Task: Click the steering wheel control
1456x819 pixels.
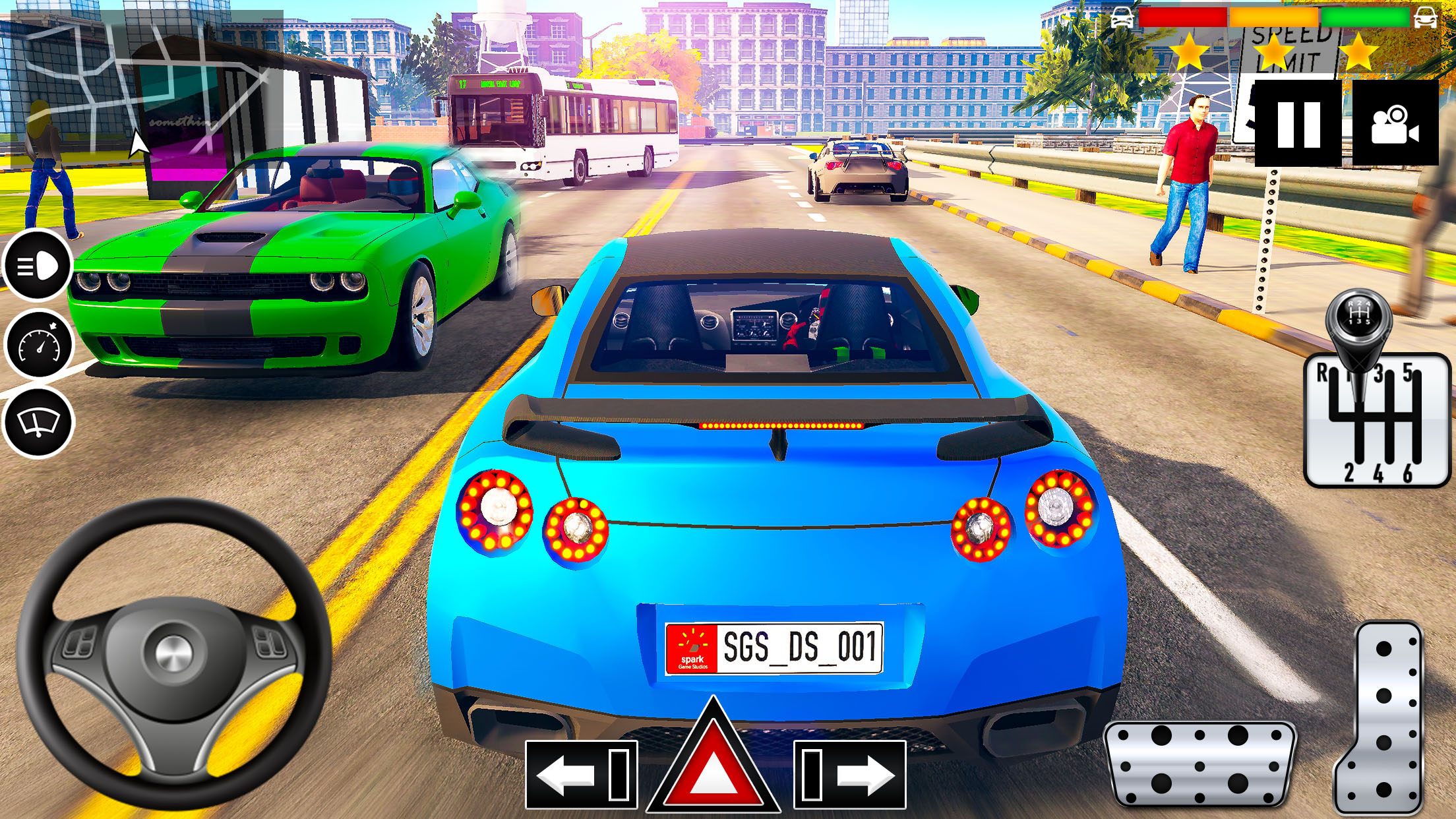Action: (173, 653)
